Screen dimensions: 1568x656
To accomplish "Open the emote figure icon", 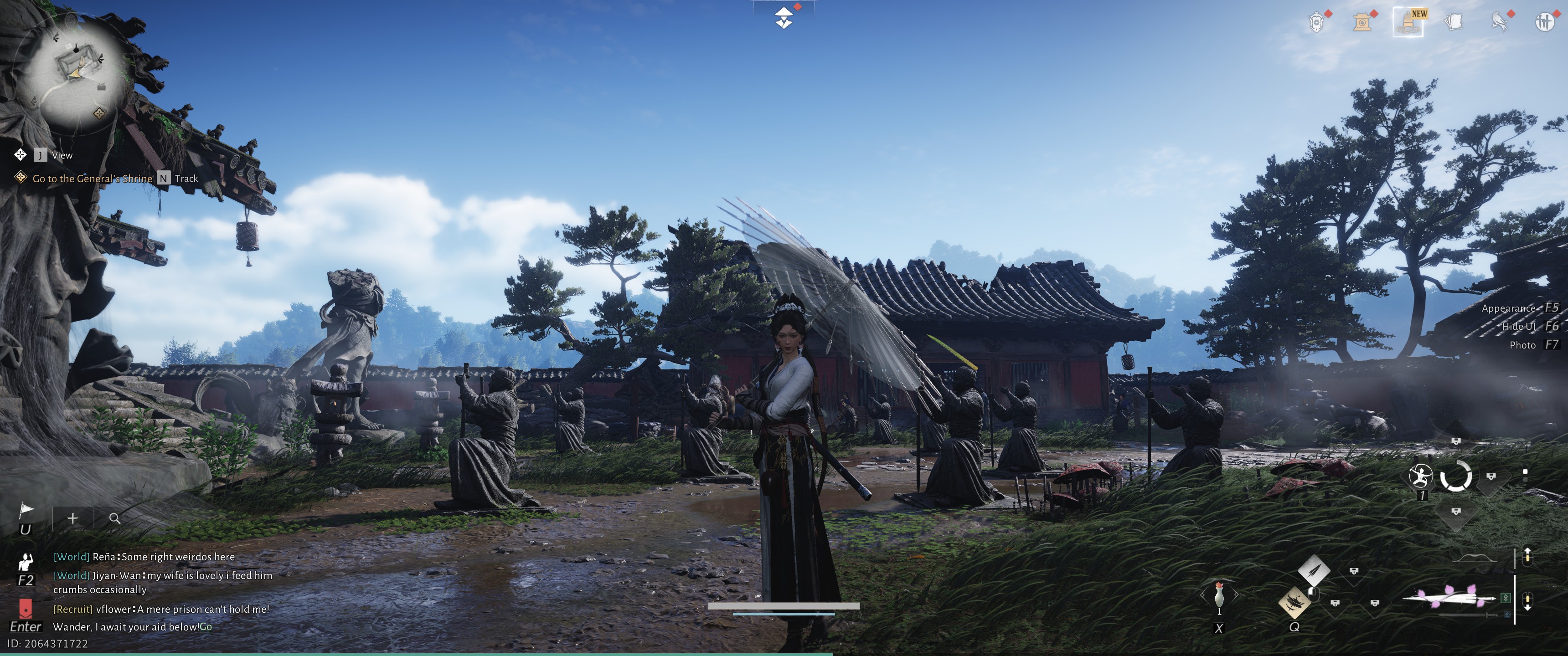I will coord(26,562).
